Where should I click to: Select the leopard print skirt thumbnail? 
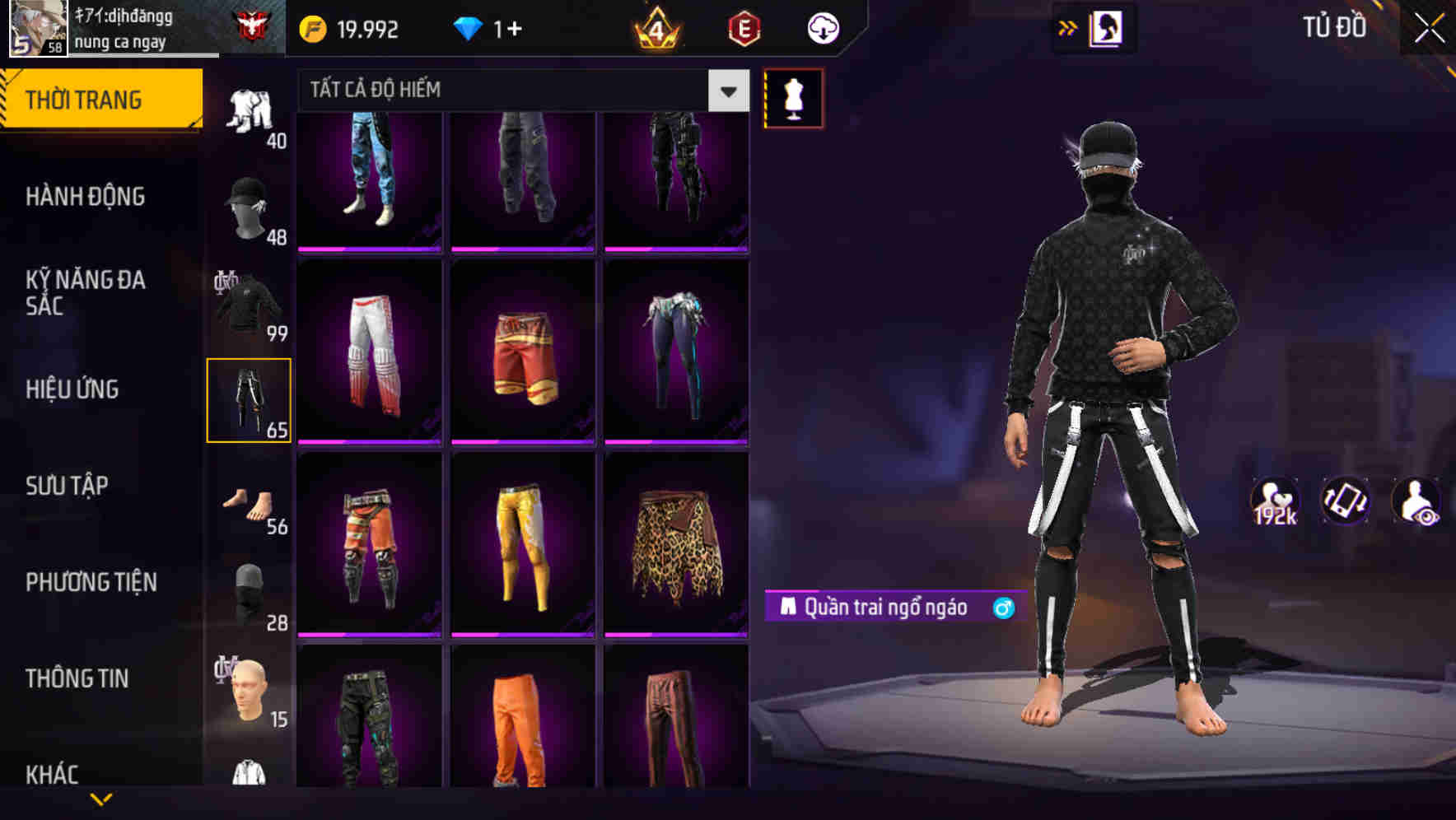[676, 543]
